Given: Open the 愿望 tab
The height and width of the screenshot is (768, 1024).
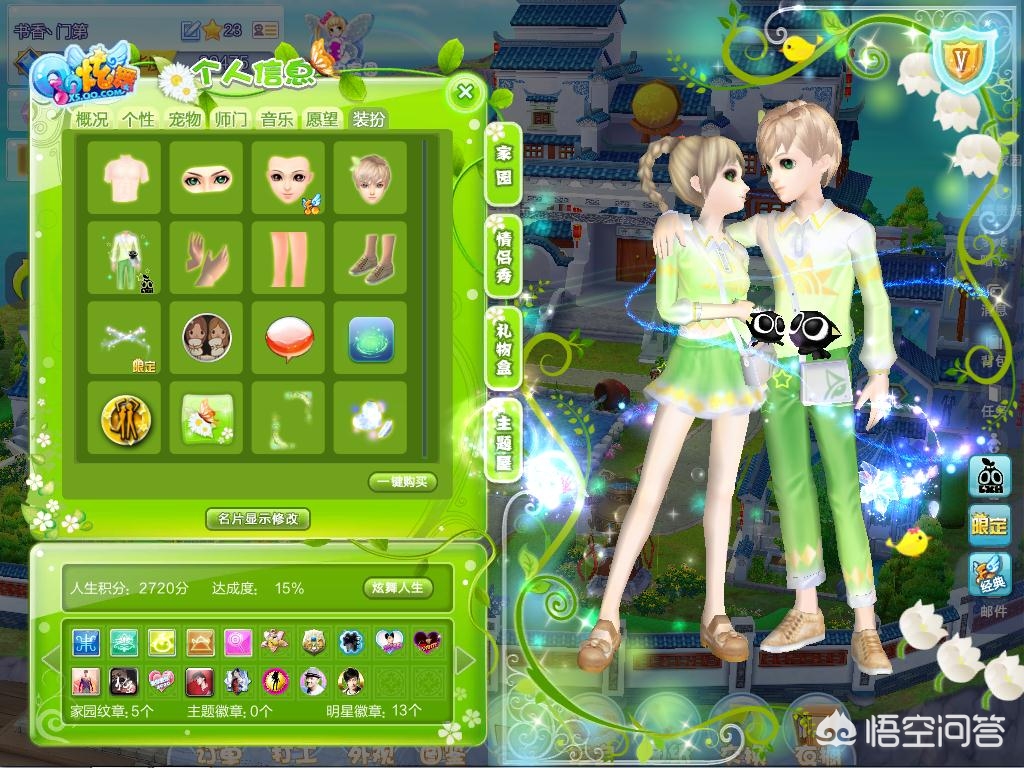Looking at the screenshot, I should [322, 119].
